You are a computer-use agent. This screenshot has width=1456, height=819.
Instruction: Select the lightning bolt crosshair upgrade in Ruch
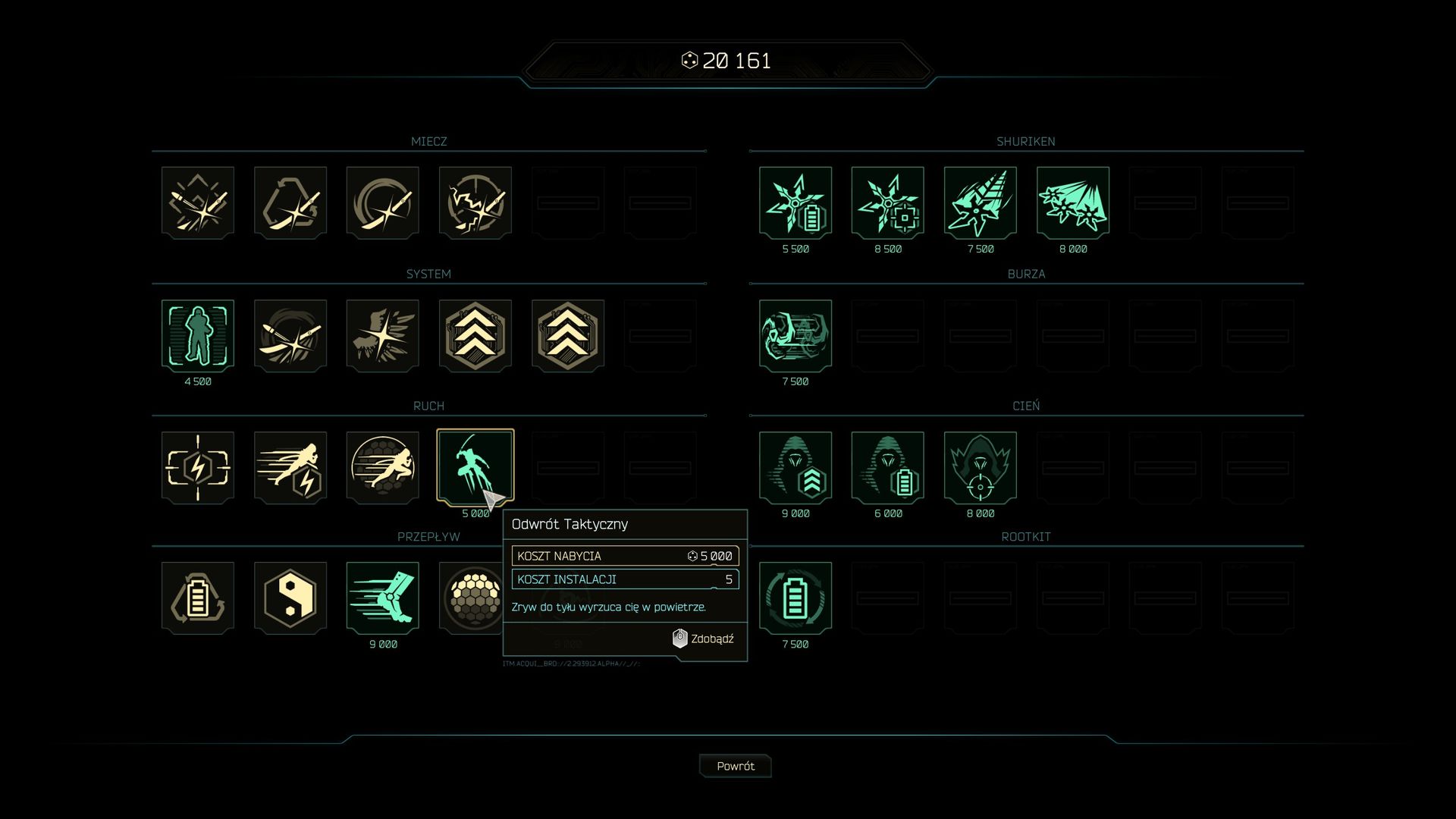[x=198, y=467]
